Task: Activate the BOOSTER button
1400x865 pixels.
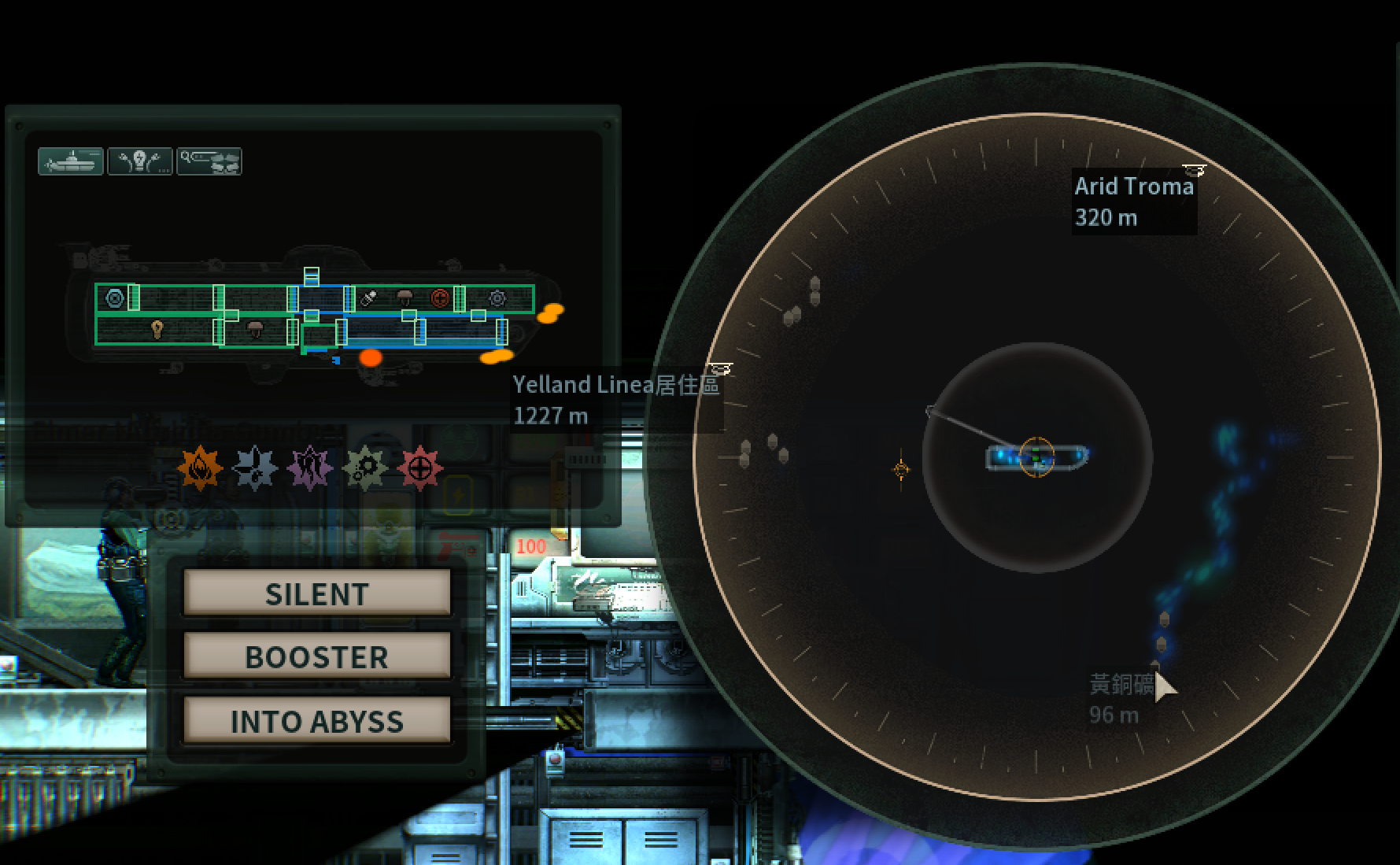Action: 316,656
